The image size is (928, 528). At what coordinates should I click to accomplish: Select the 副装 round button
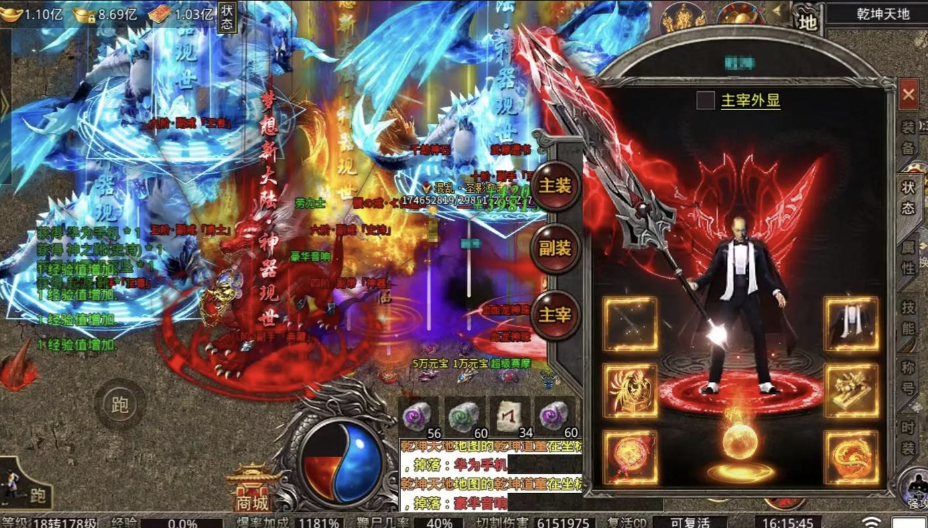pyautogui.click(x=555, y=249)
